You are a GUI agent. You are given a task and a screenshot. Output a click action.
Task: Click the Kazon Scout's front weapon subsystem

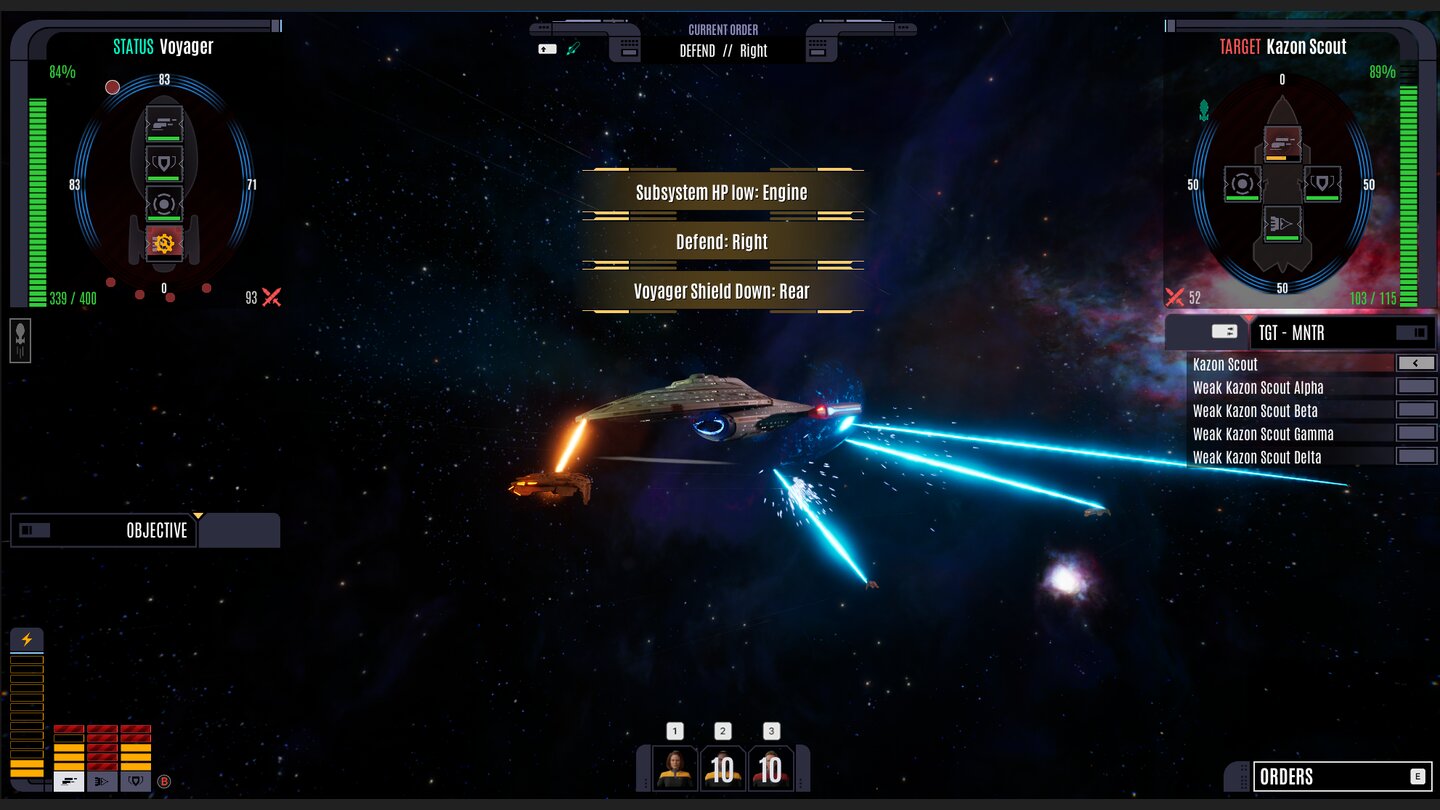(x=1281, y=143)
